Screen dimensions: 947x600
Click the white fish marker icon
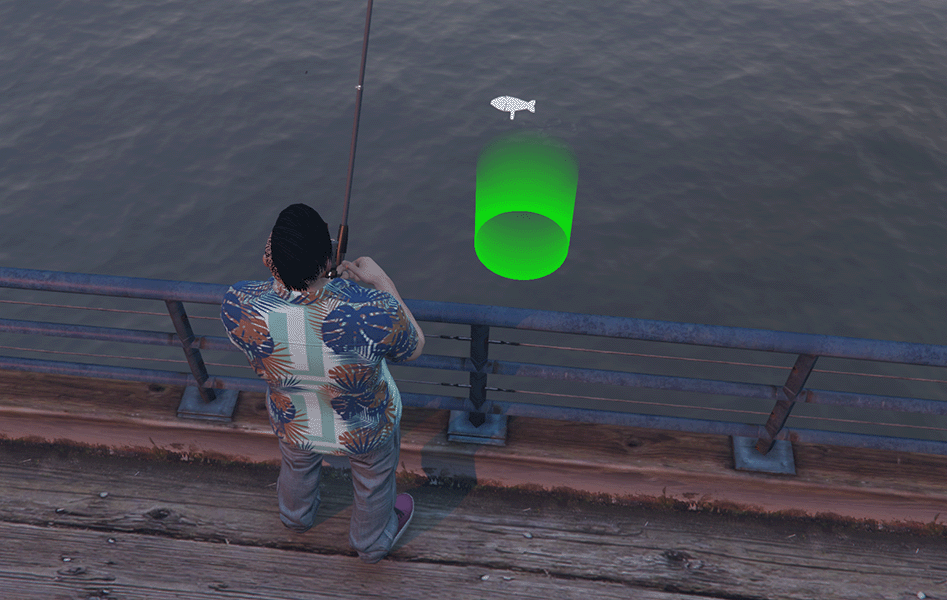[x=512, y=105]
